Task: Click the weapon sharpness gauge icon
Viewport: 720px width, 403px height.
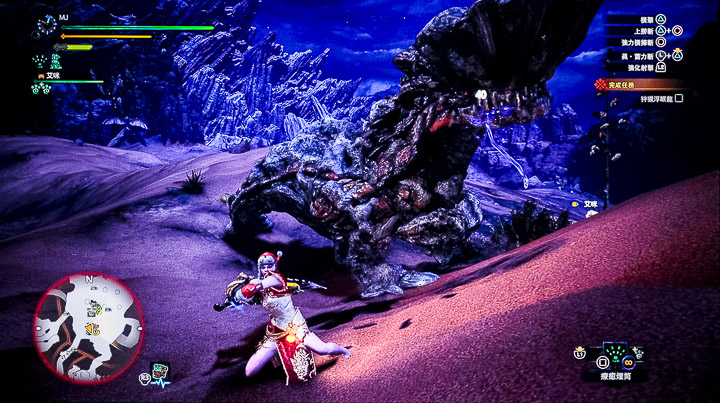Action: (59, 46)
